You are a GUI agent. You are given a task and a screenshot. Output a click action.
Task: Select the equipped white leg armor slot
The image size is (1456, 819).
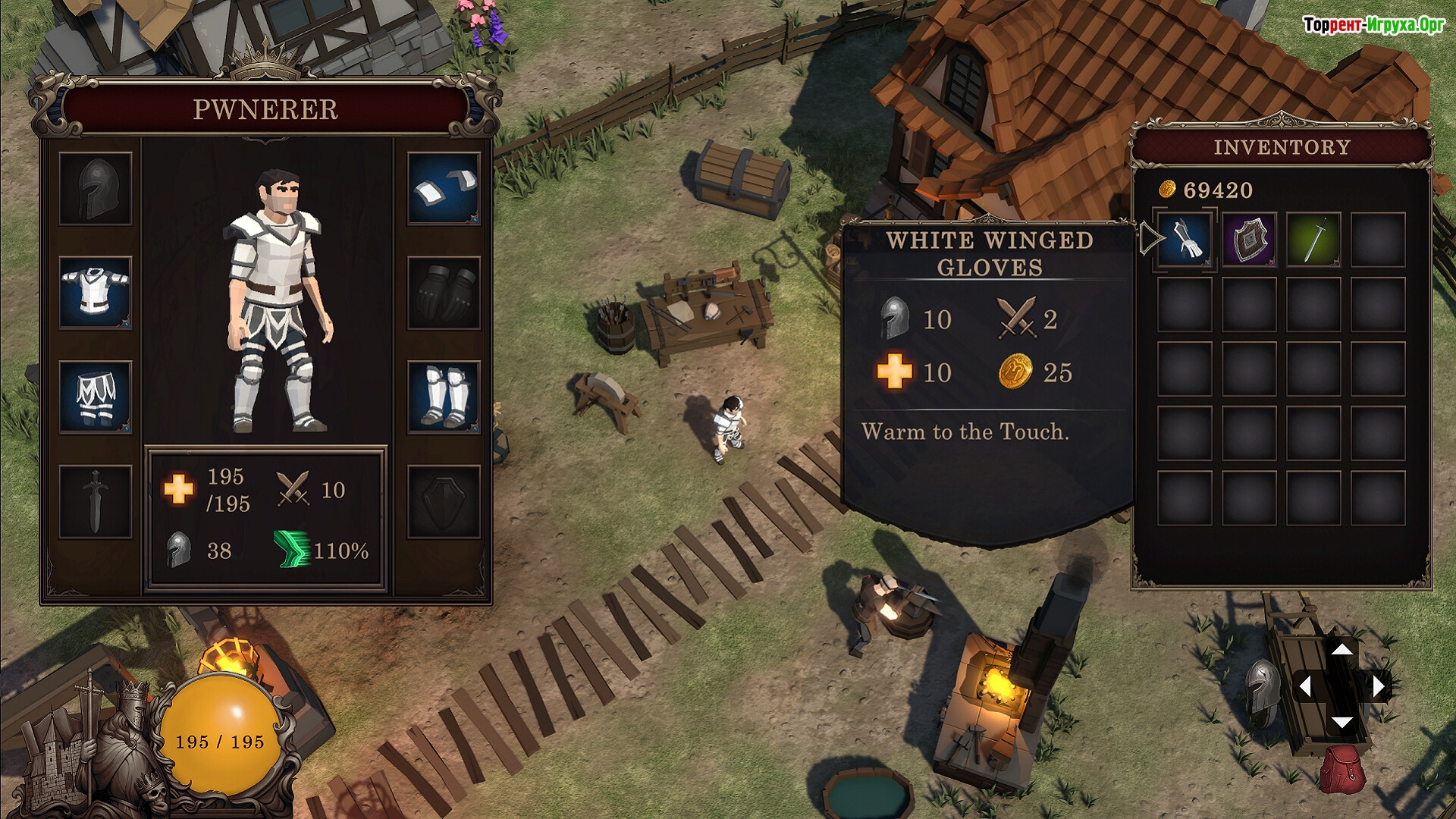pos(96,397)
